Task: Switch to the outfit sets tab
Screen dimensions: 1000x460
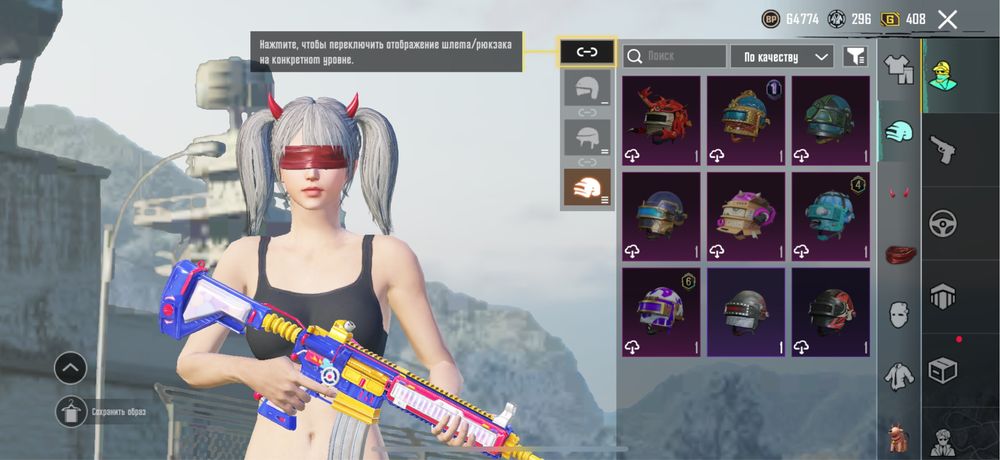Action: 899,70
